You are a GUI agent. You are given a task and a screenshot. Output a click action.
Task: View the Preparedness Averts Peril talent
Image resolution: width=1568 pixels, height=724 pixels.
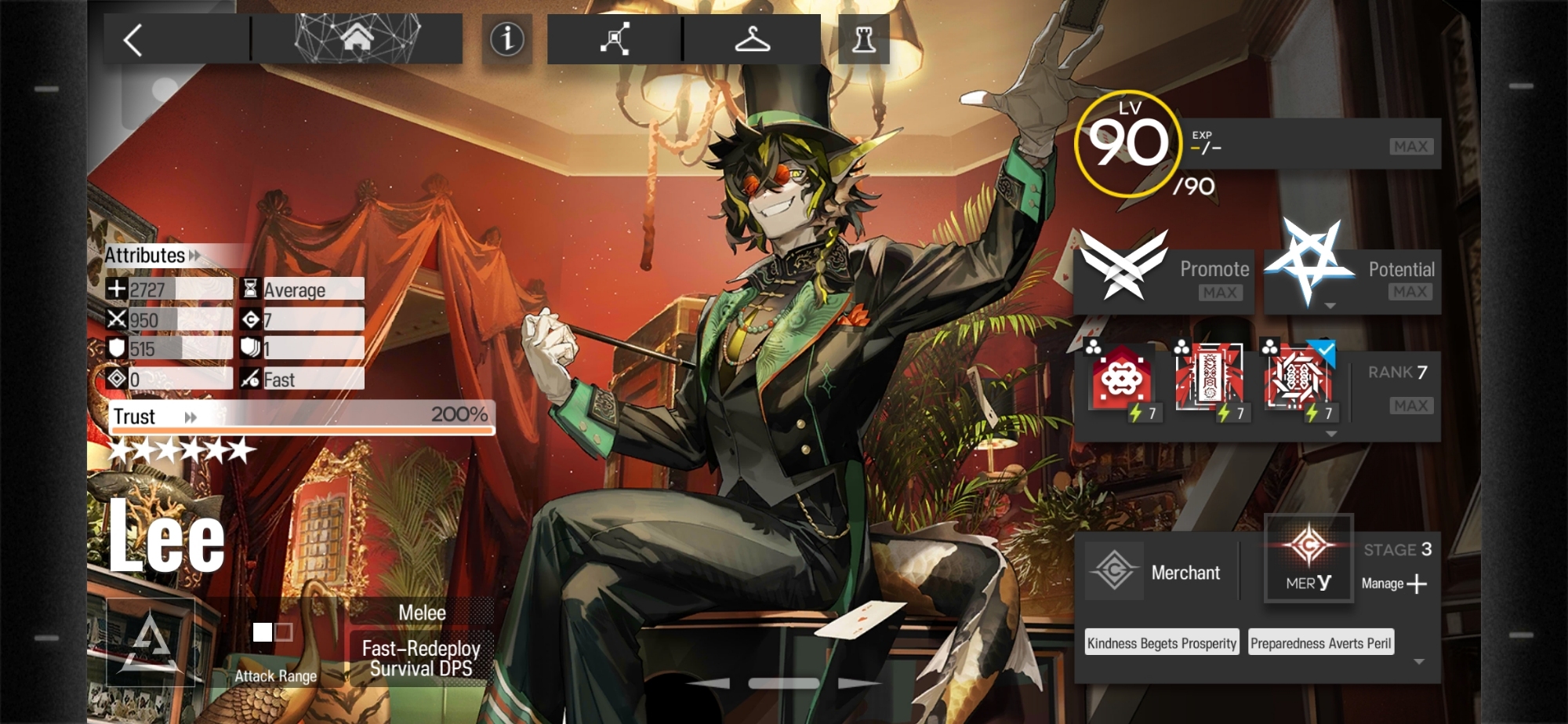1321,643
